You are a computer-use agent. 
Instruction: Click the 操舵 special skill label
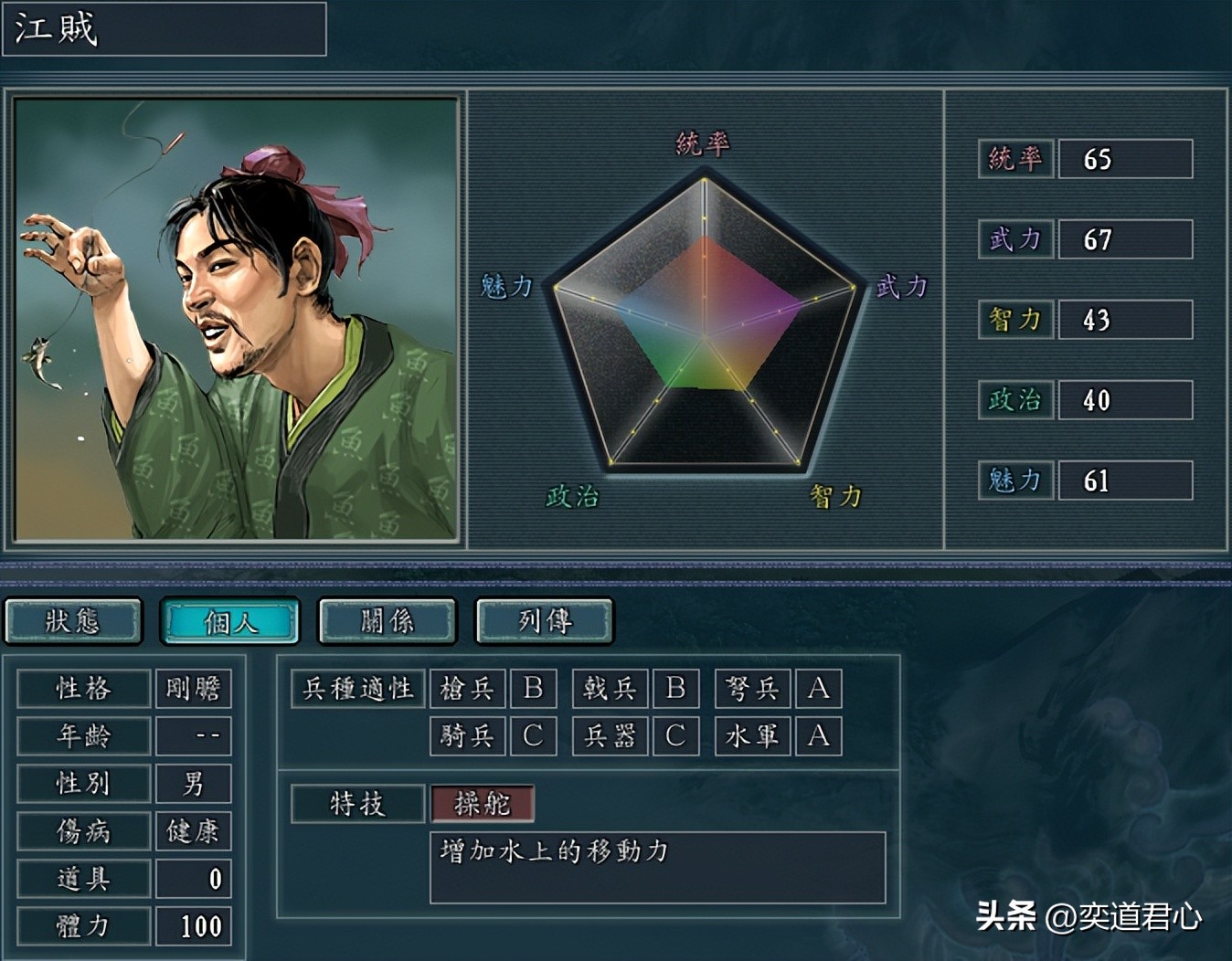pyautogui.click(x=482, y=804)
